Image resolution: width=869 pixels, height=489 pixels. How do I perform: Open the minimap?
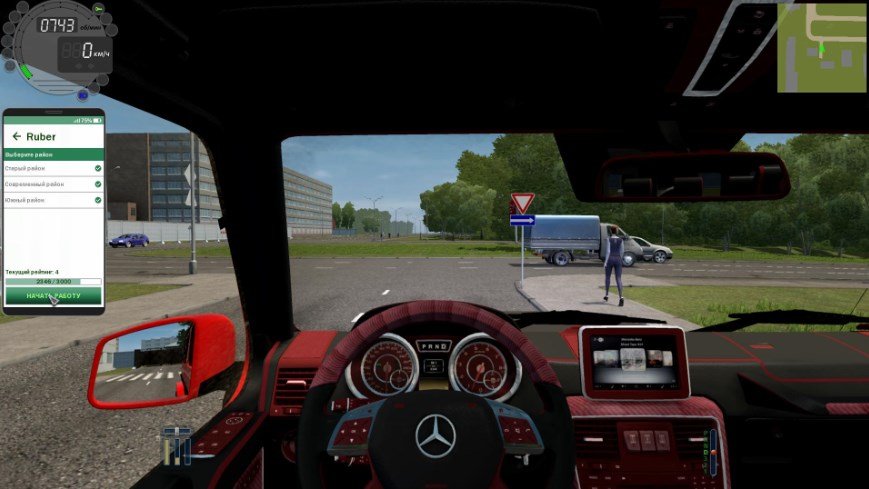pos(821,47)
